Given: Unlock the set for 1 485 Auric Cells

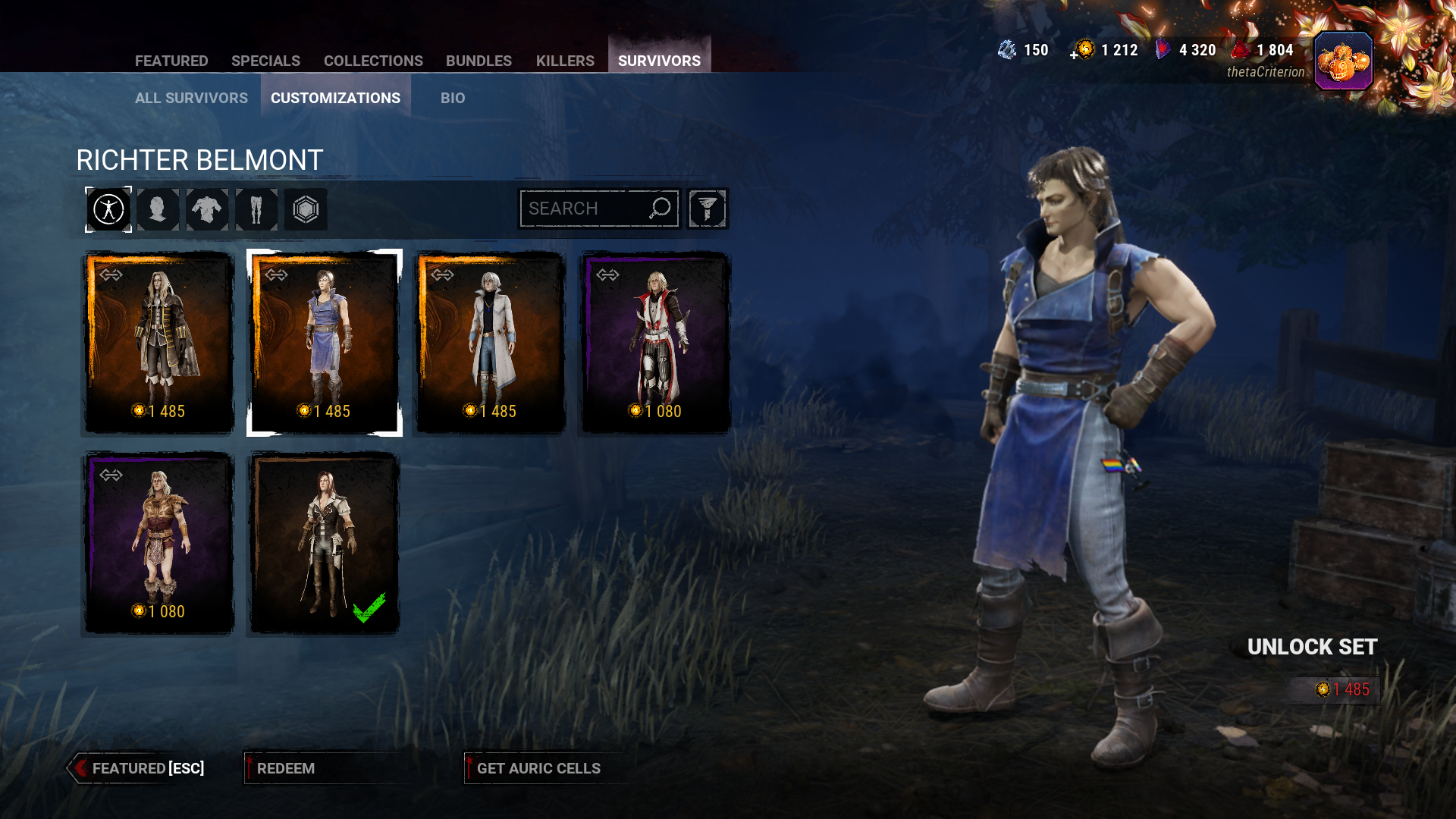Looking at the screenshot, I should tap(1335, 689).
